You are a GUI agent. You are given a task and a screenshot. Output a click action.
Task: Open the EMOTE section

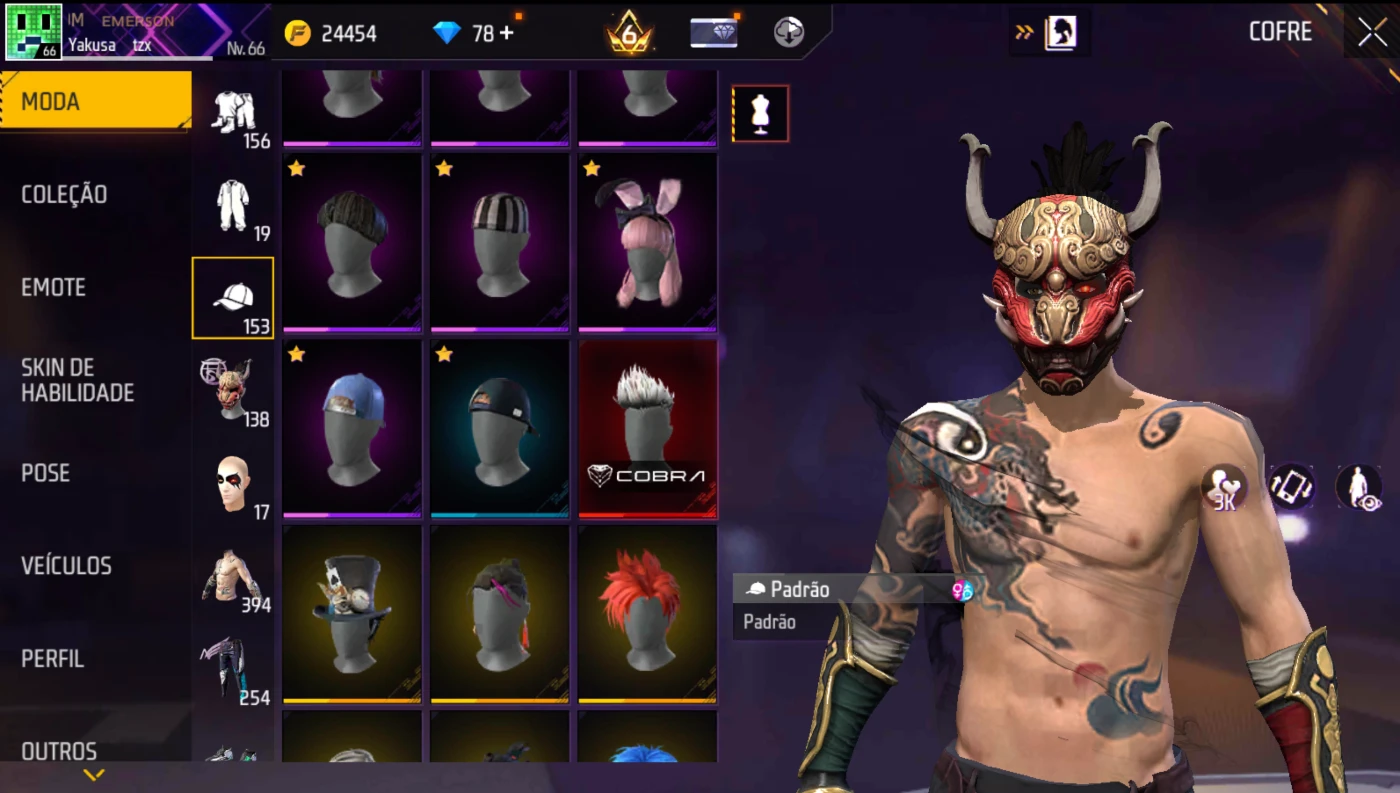[x=53, y=287]
